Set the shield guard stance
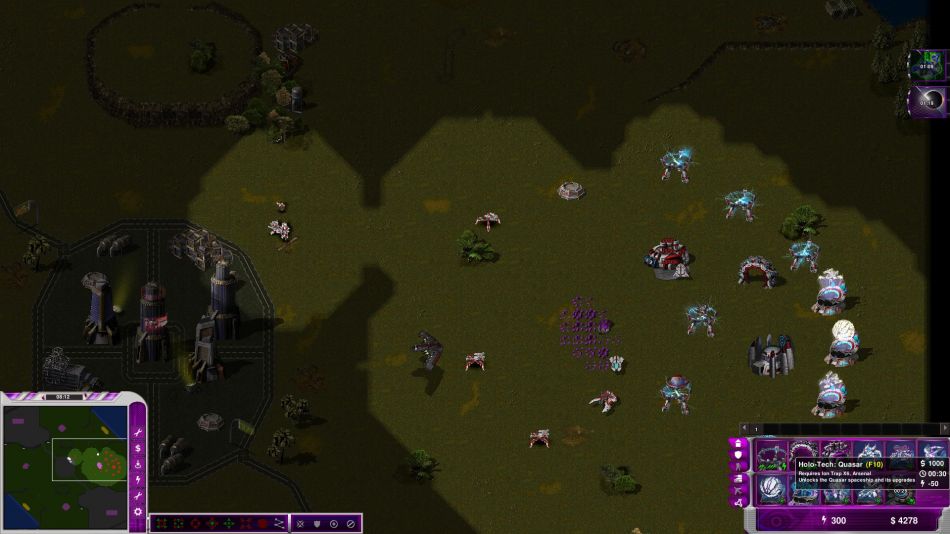 point(317,523)
